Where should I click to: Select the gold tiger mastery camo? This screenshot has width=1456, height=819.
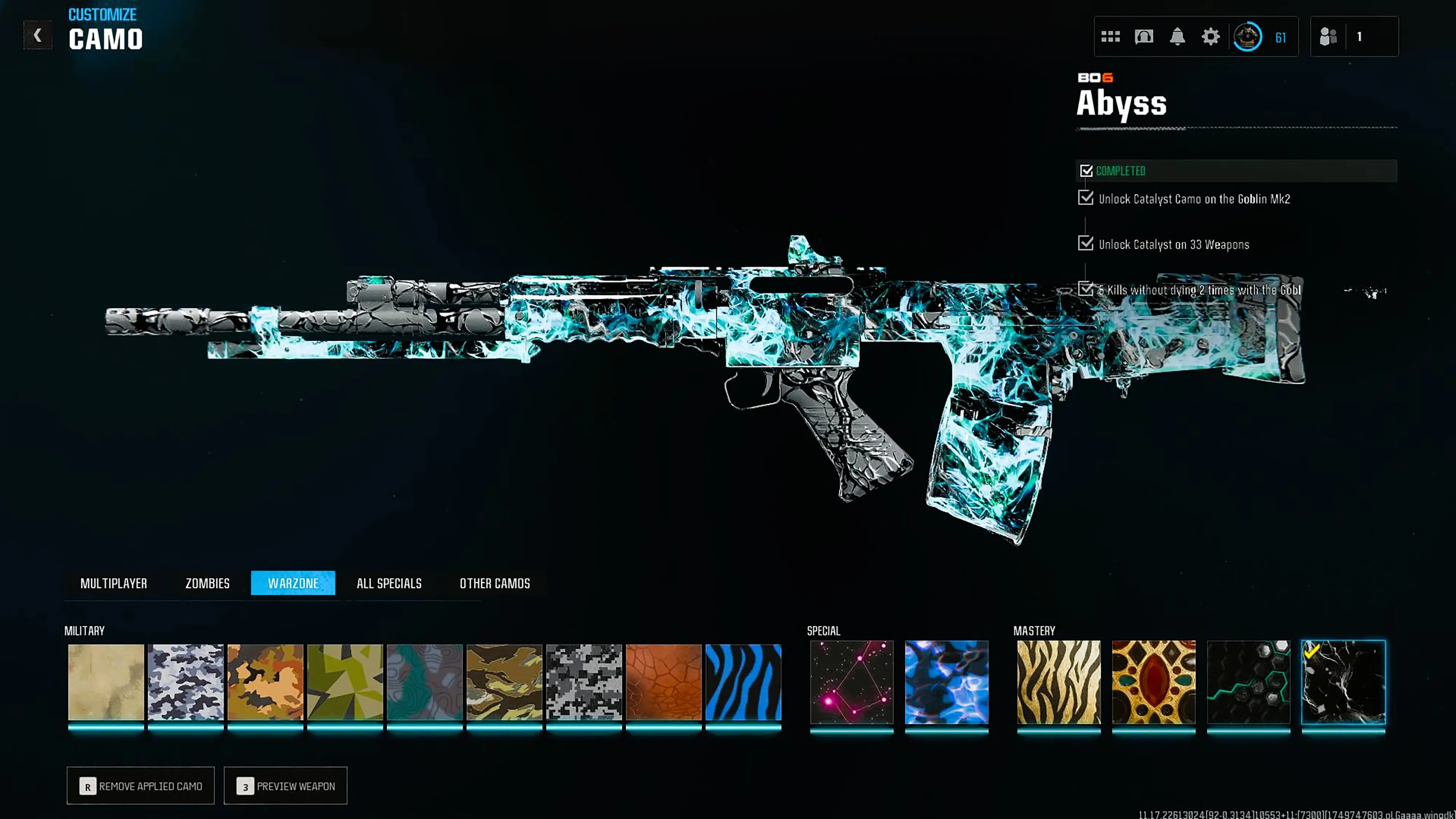1059,682
